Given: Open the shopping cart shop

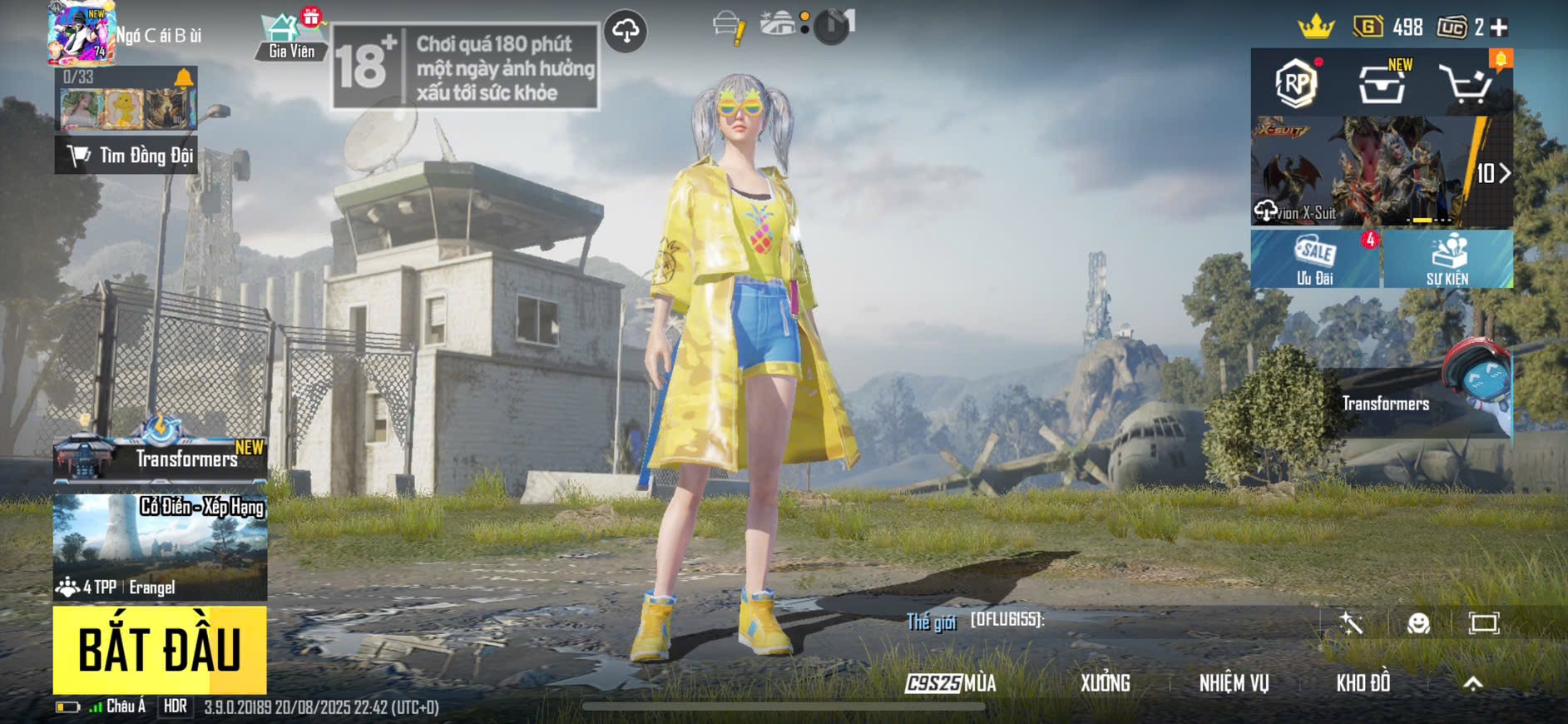Looking at the screenshot, I should click(x=1466, y=83).
